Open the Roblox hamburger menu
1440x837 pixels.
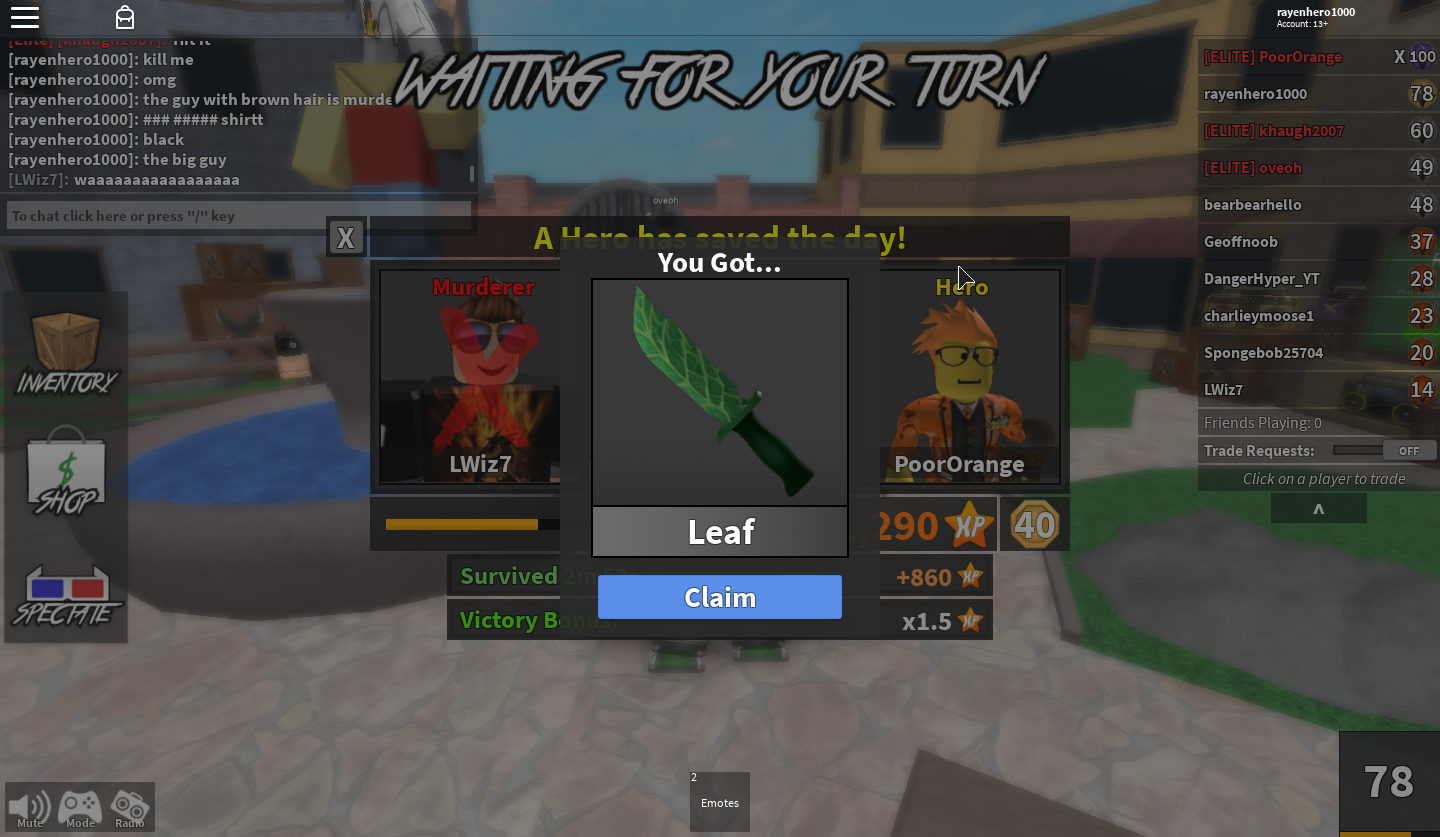25,17
